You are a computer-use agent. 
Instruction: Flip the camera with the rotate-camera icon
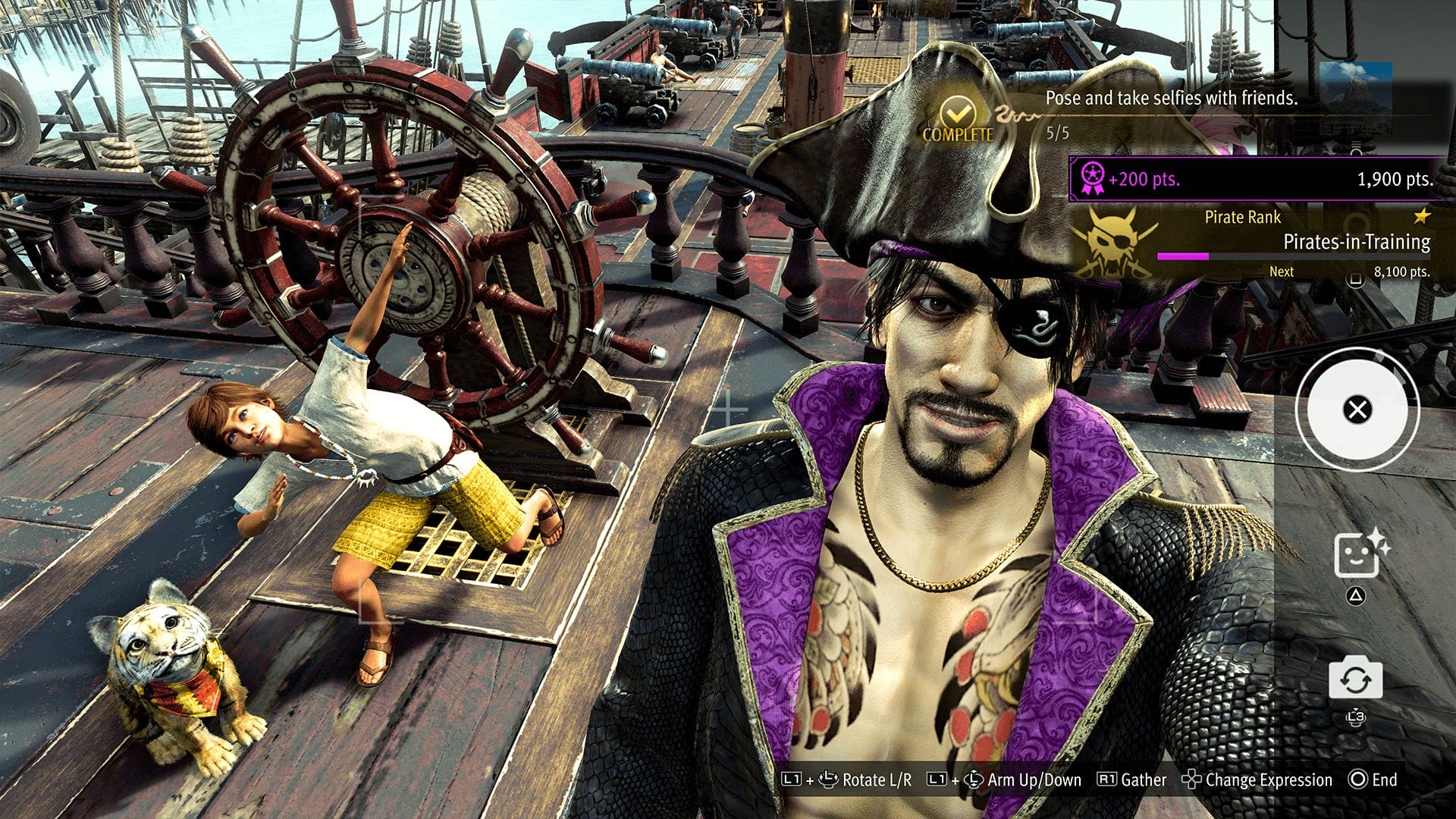[x=1355, y=679]
